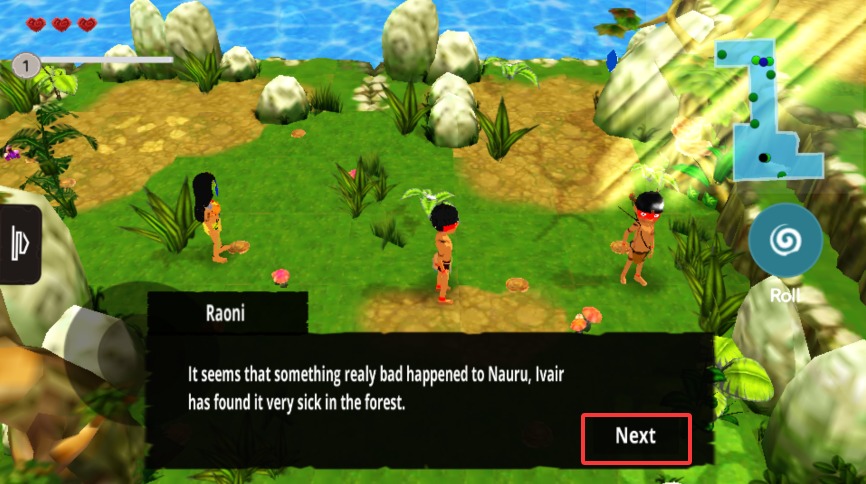Open the blue minimap
The height and width of the screenshot is (484, 866).
[x=766, y=110]
